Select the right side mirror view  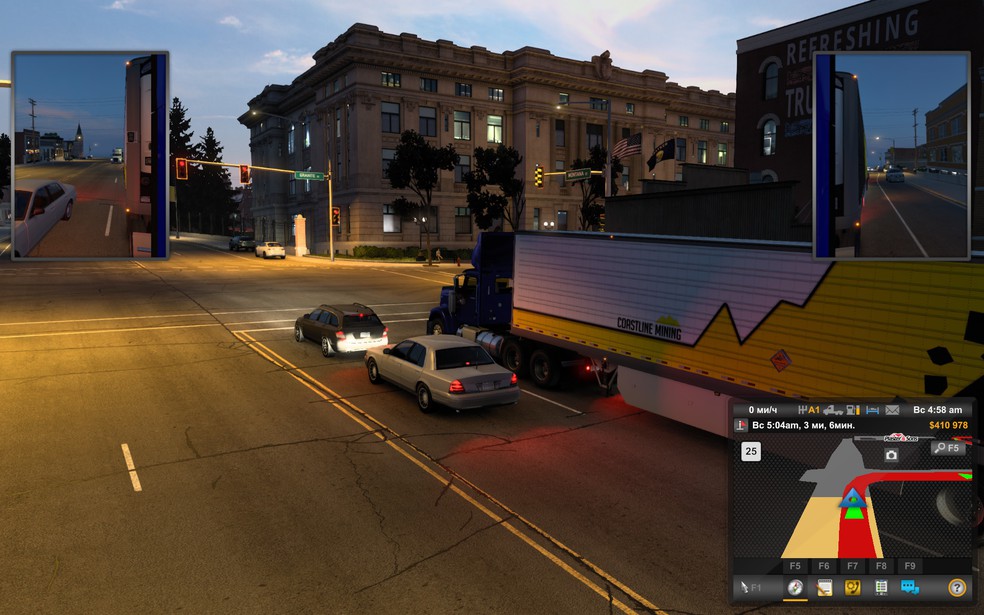coord(892,156)
